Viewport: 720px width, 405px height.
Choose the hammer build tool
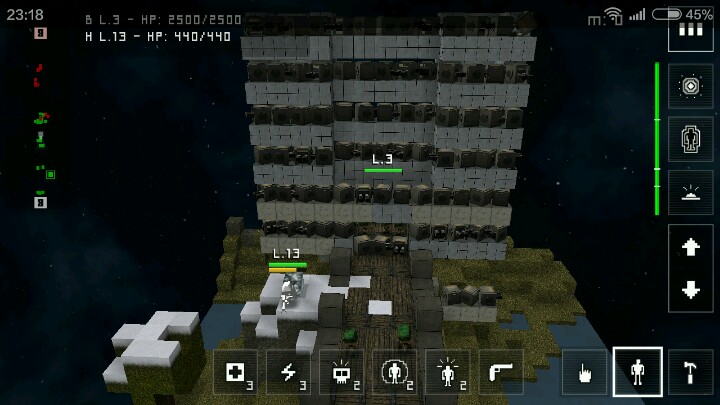click(x=691, y=372)
